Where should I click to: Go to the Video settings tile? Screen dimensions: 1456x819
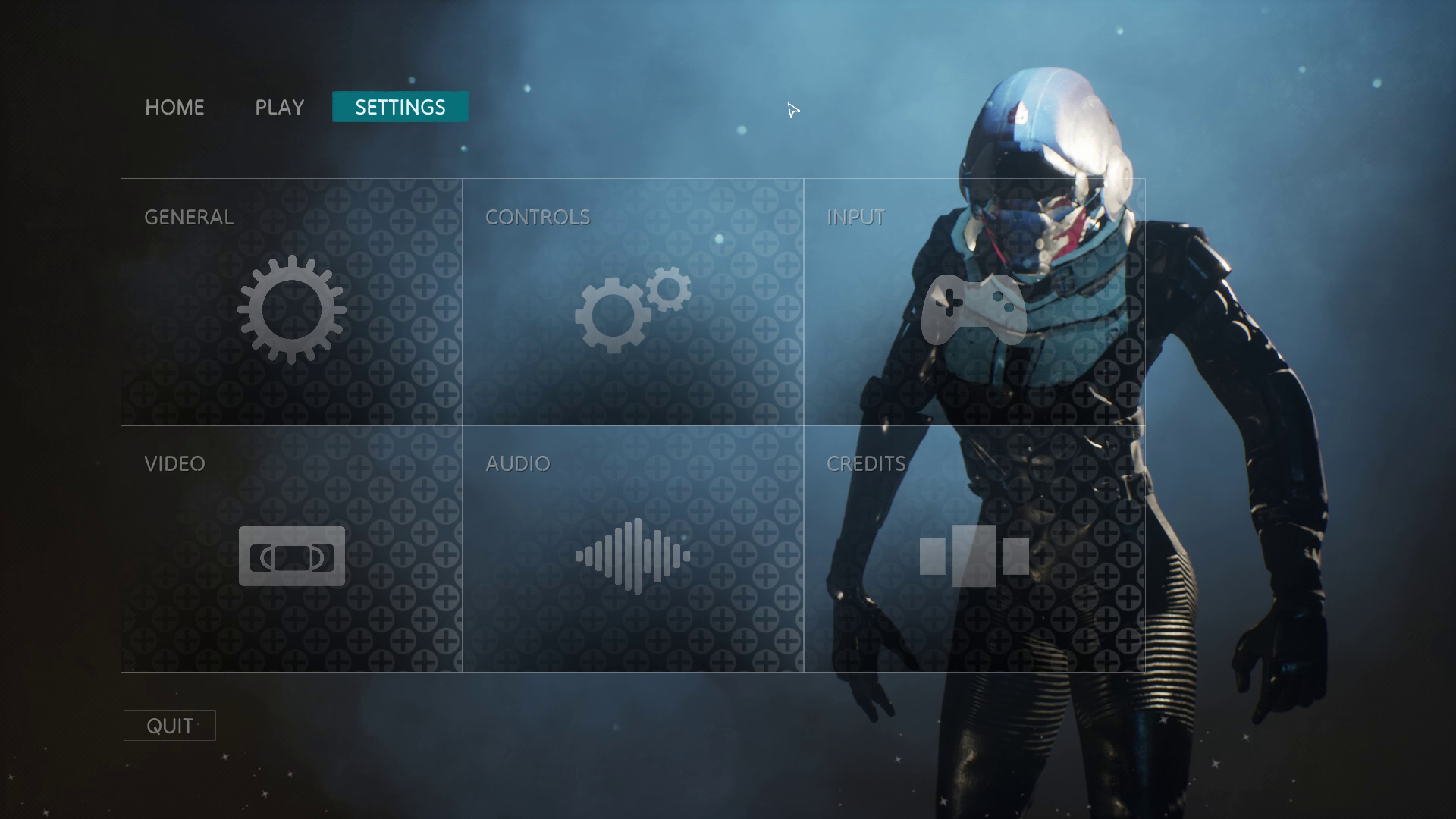pyautogui.click(x=291, y=549)
